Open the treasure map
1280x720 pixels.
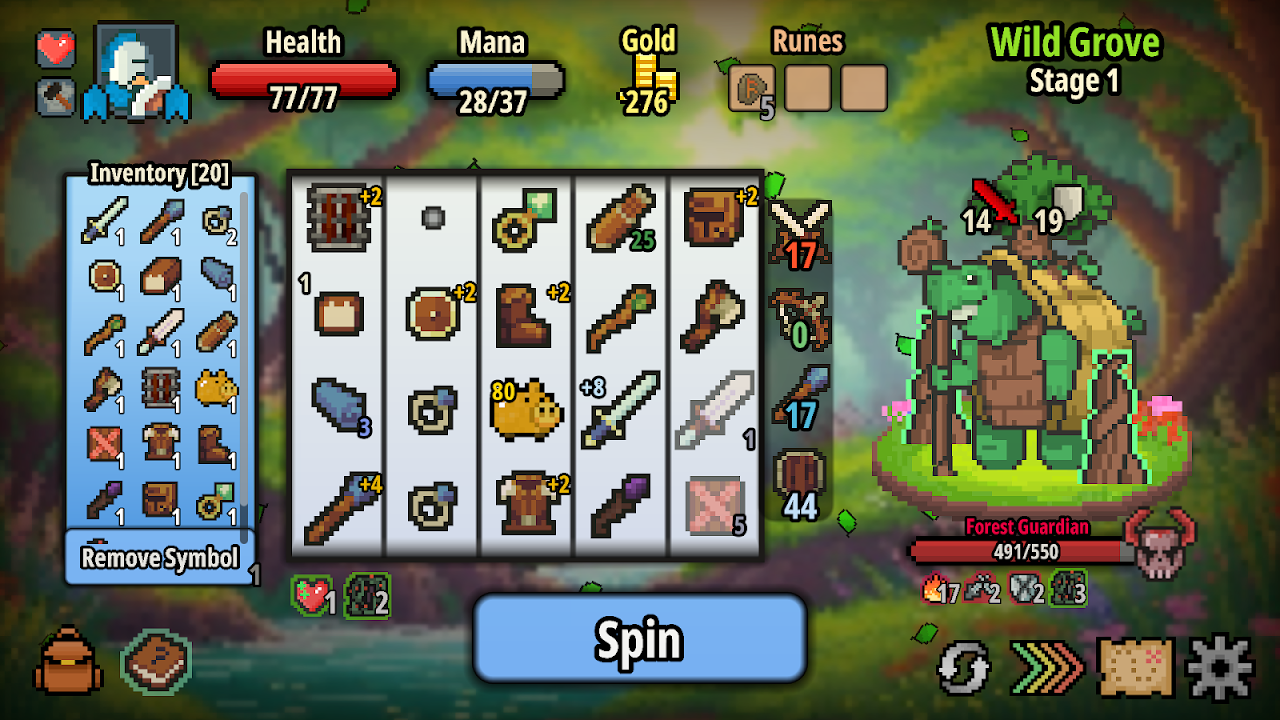[x=1135, y=666]
